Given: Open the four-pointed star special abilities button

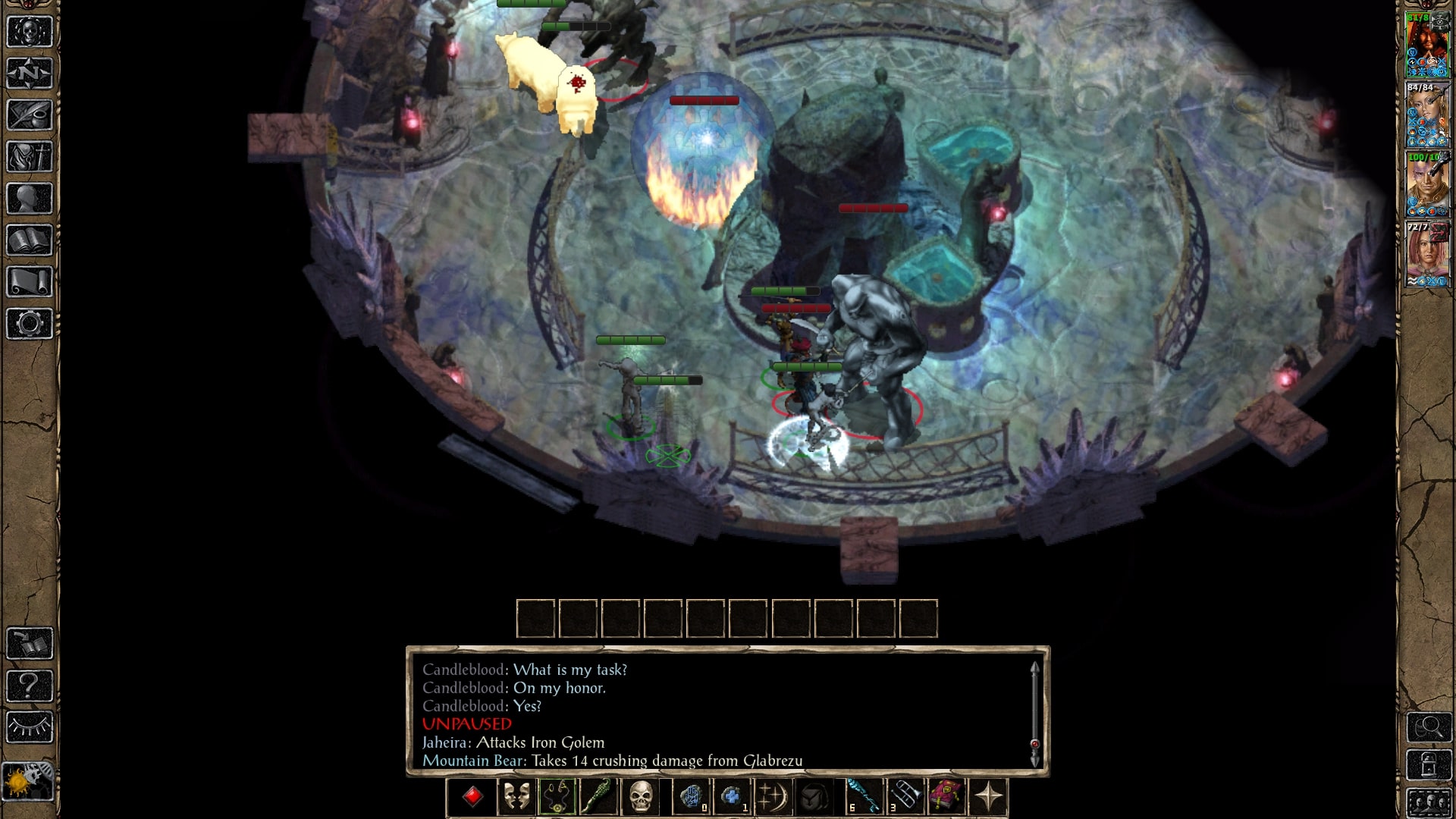Looking at the screenshot, I should [x=988, y=797].
